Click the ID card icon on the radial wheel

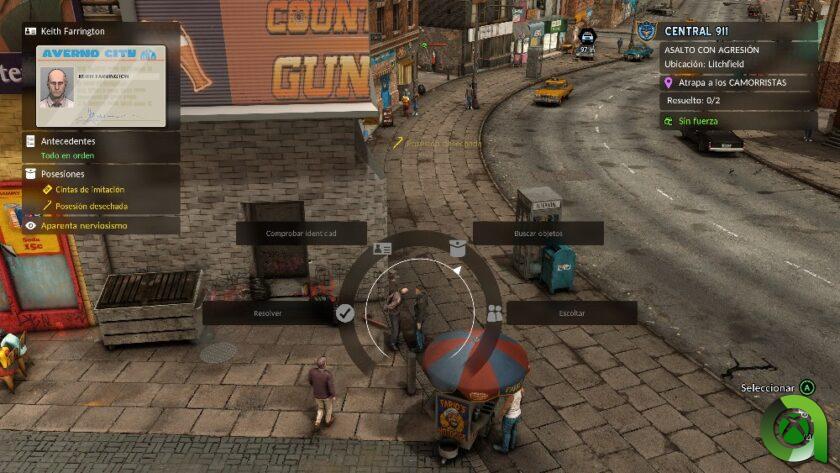(382, 248)
